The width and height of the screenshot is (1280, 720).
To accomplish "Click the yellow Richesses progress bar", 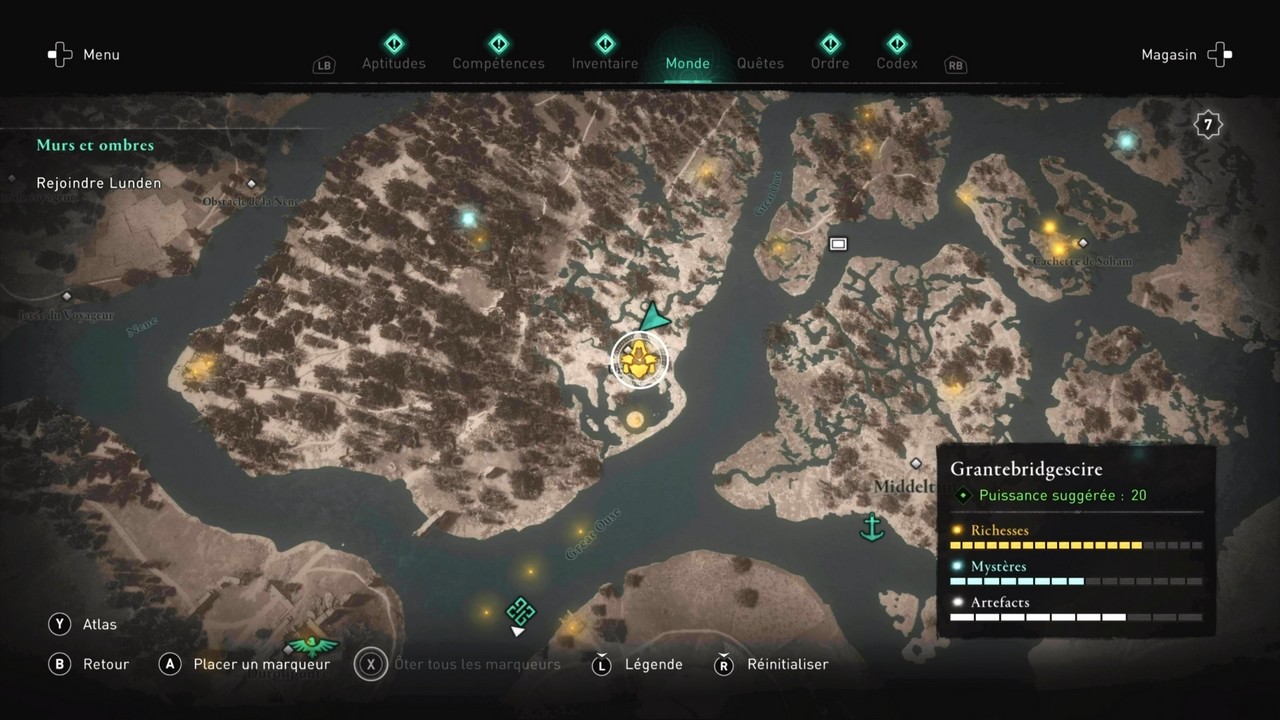I will [x=1047, y=545].
